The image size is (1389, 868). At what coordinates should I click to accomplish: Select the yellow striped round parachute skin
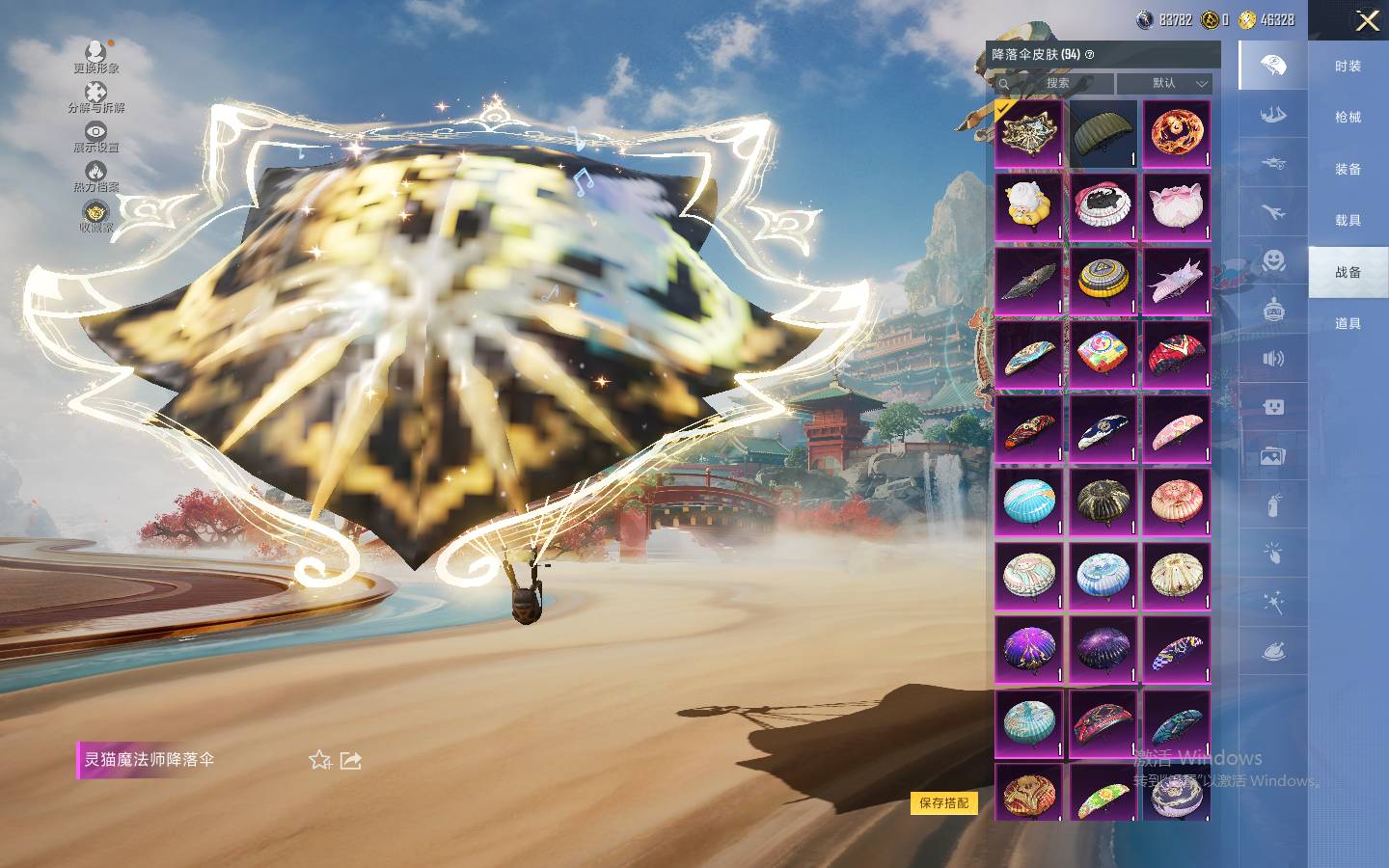pos(1103,280)
